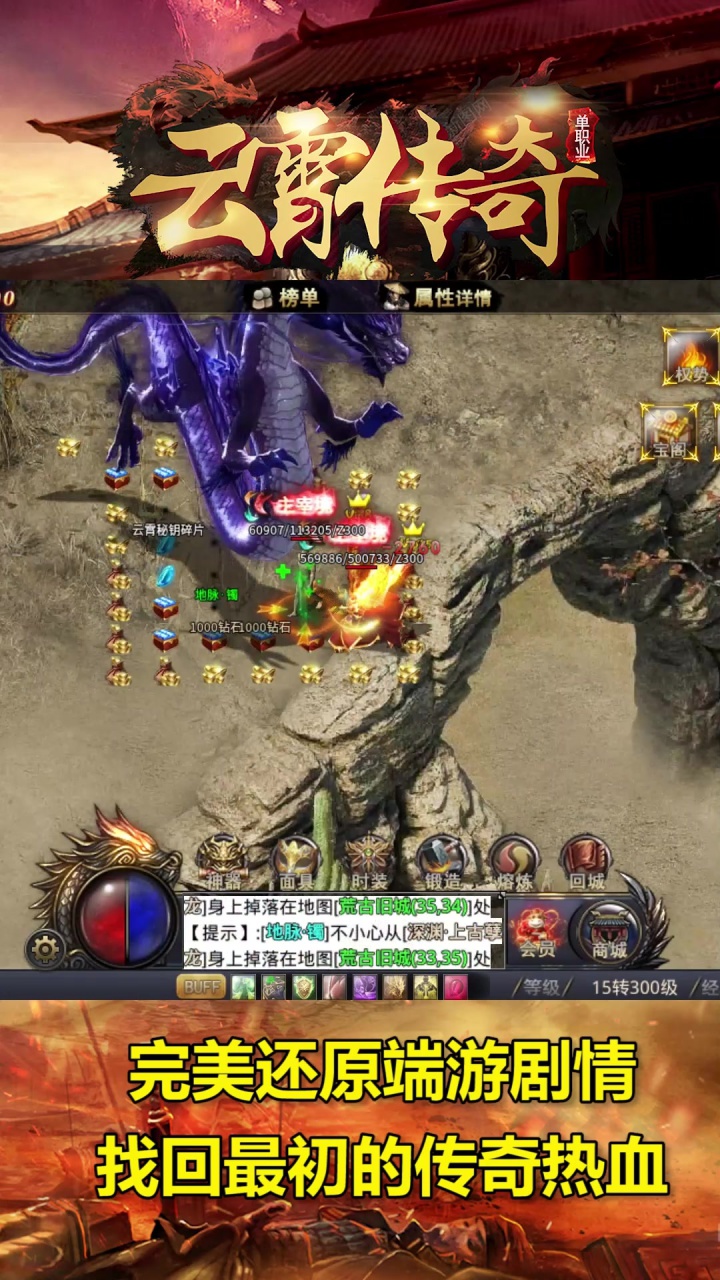
Task: Open settings via the gear icon
Action: click(x=45, y=949)
